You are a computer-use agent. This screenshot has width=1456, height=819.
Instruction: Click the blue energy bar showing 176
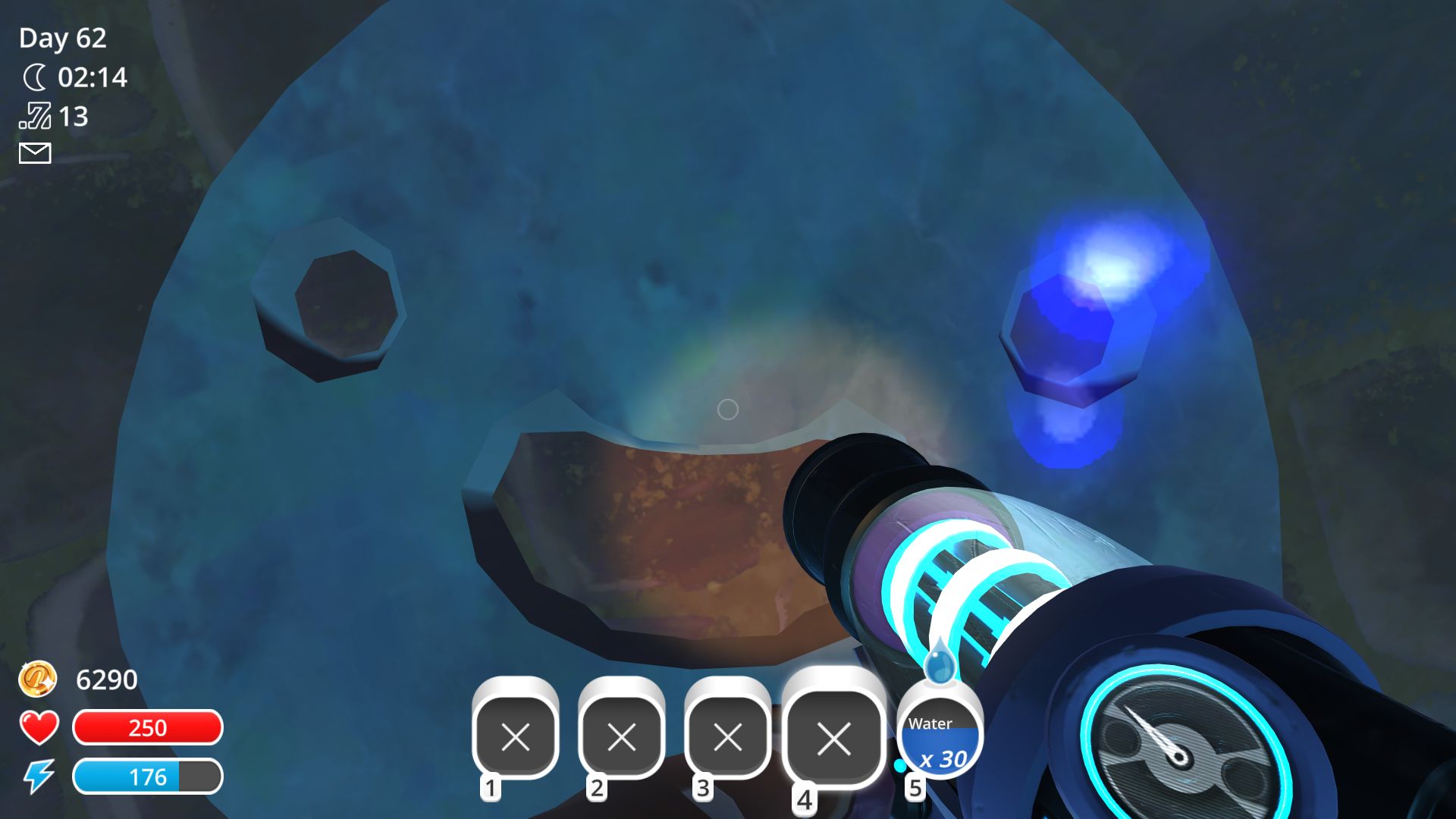tap(148, 777)
